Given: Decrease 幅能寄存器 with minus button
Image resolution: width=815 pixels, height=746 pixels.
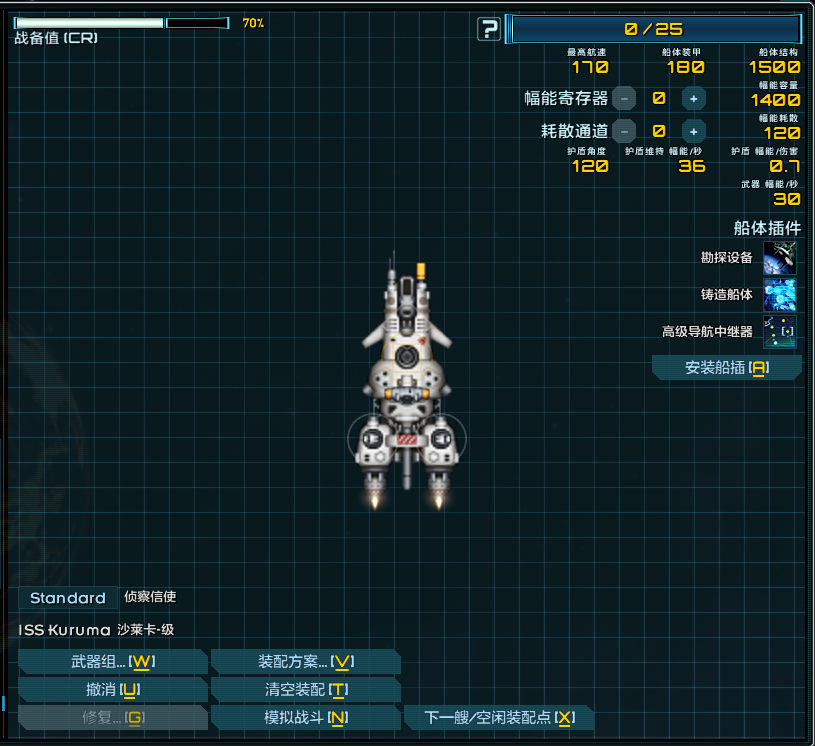Looking at the screenshot, I should [624, 98].
